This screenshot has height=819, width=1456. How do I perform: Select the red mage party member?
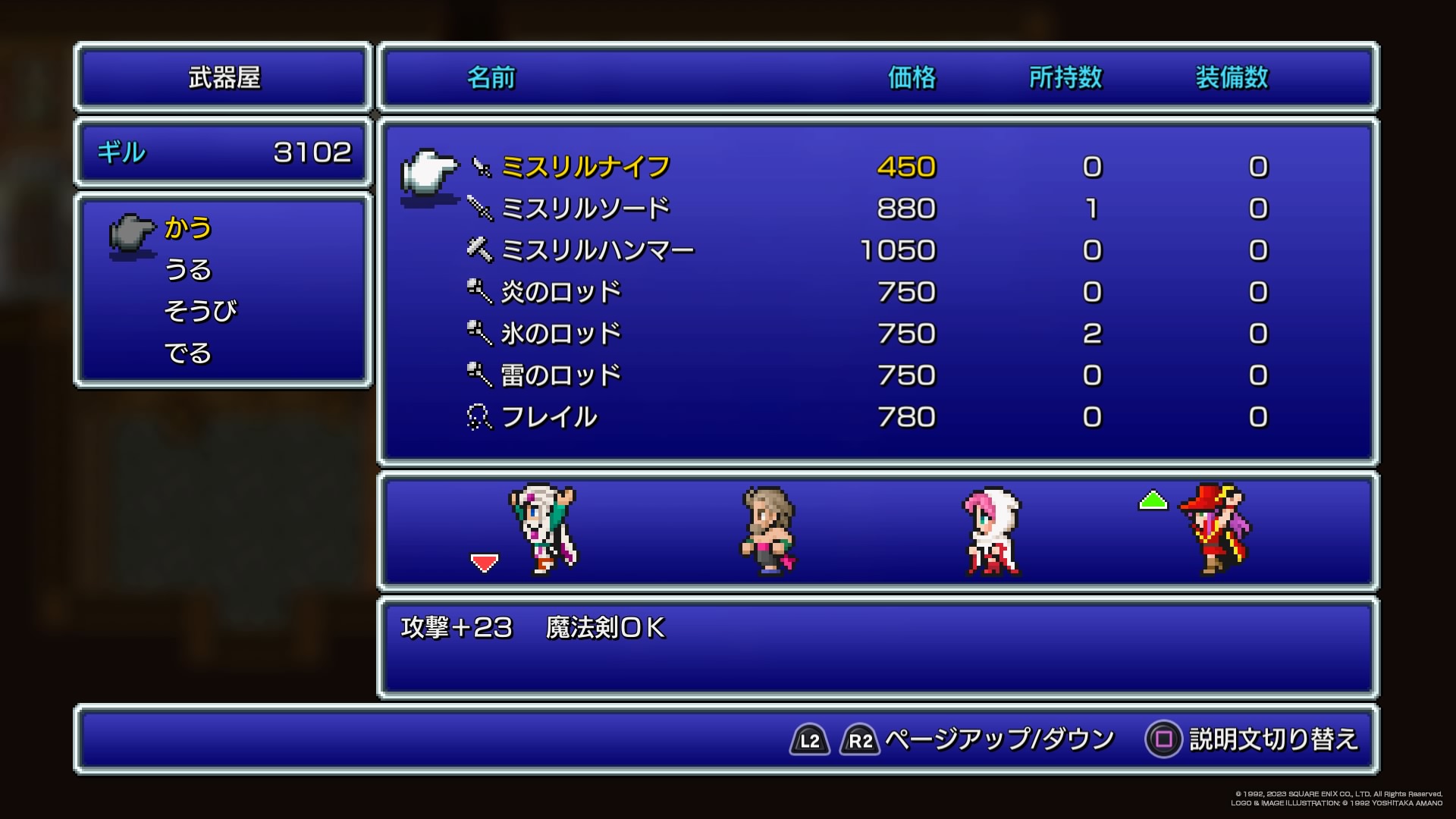pos(1215,530)
